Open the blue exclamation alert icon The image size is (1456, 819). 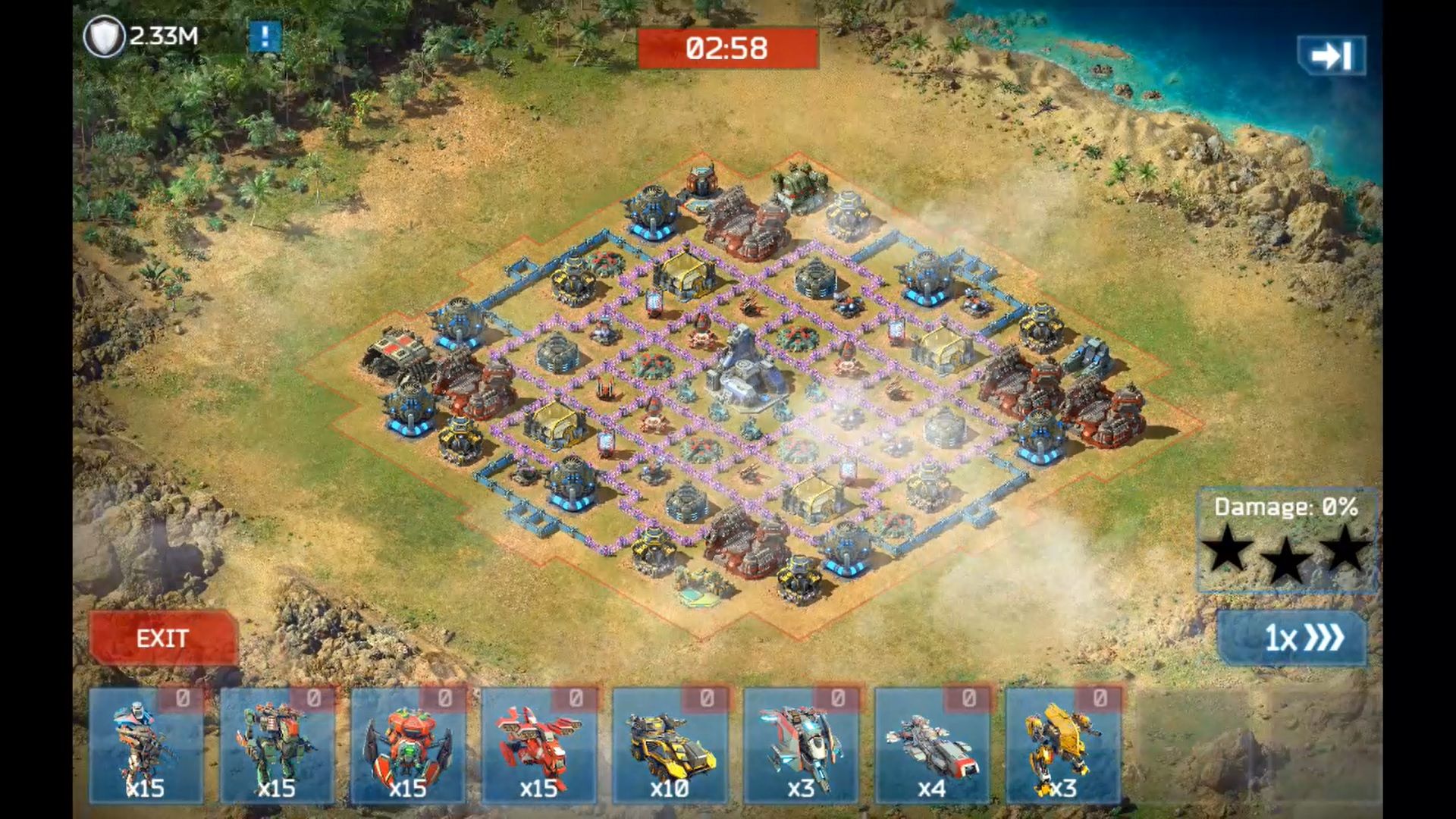(x=265, y=36)
